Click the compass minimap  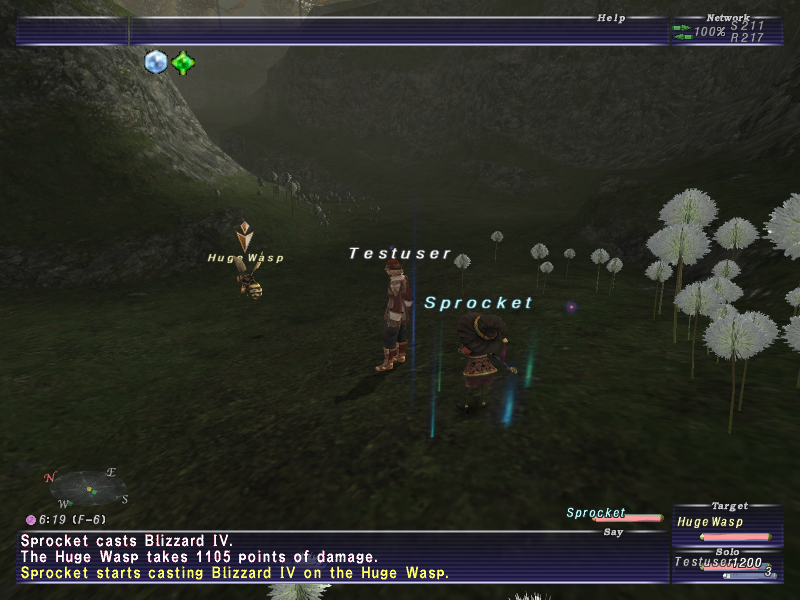pos(90,488)
